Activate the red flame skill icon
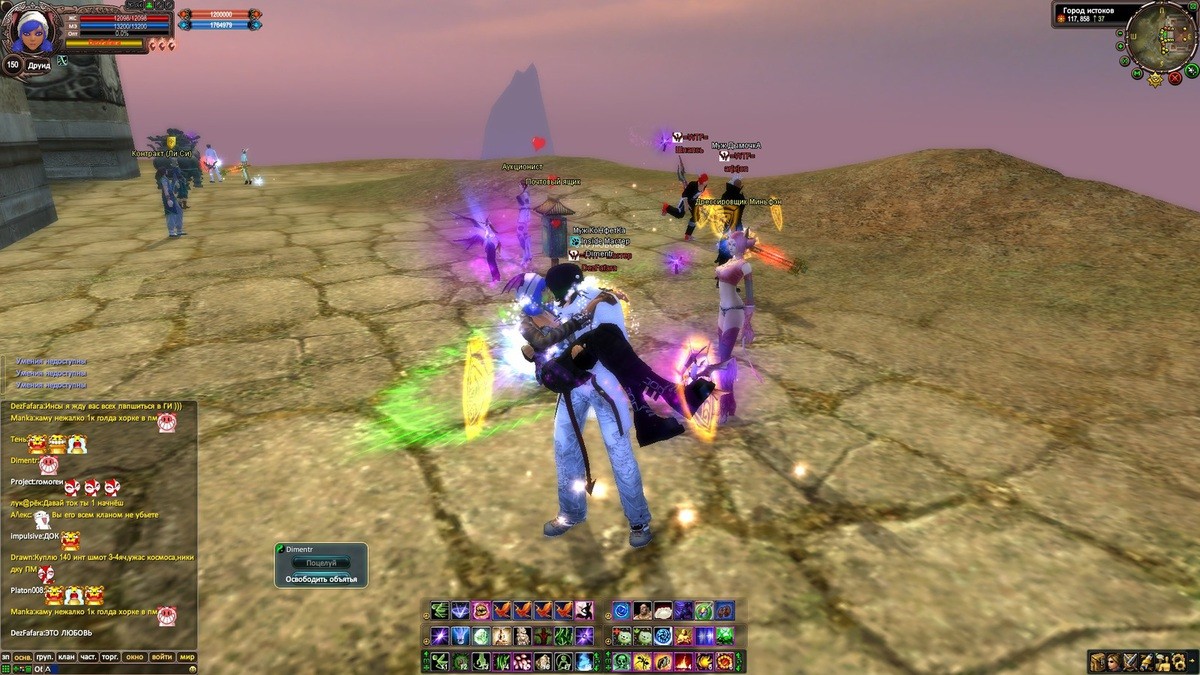The height and width of the screenshot is (675, 1200). tap(684, 661)
